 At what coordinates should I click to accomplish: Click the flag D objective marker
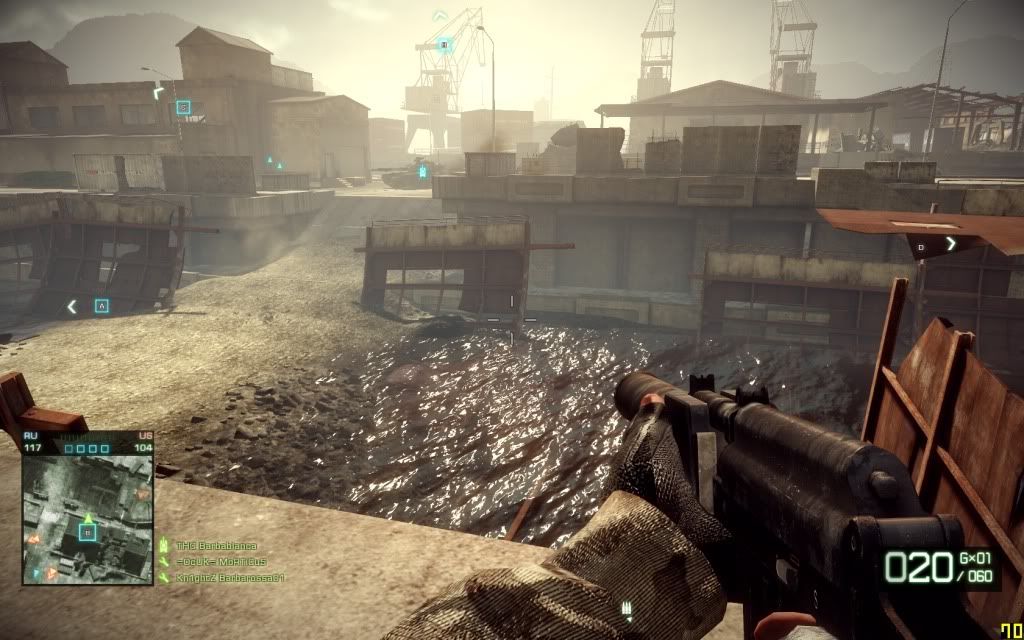(x=921, y=245)
